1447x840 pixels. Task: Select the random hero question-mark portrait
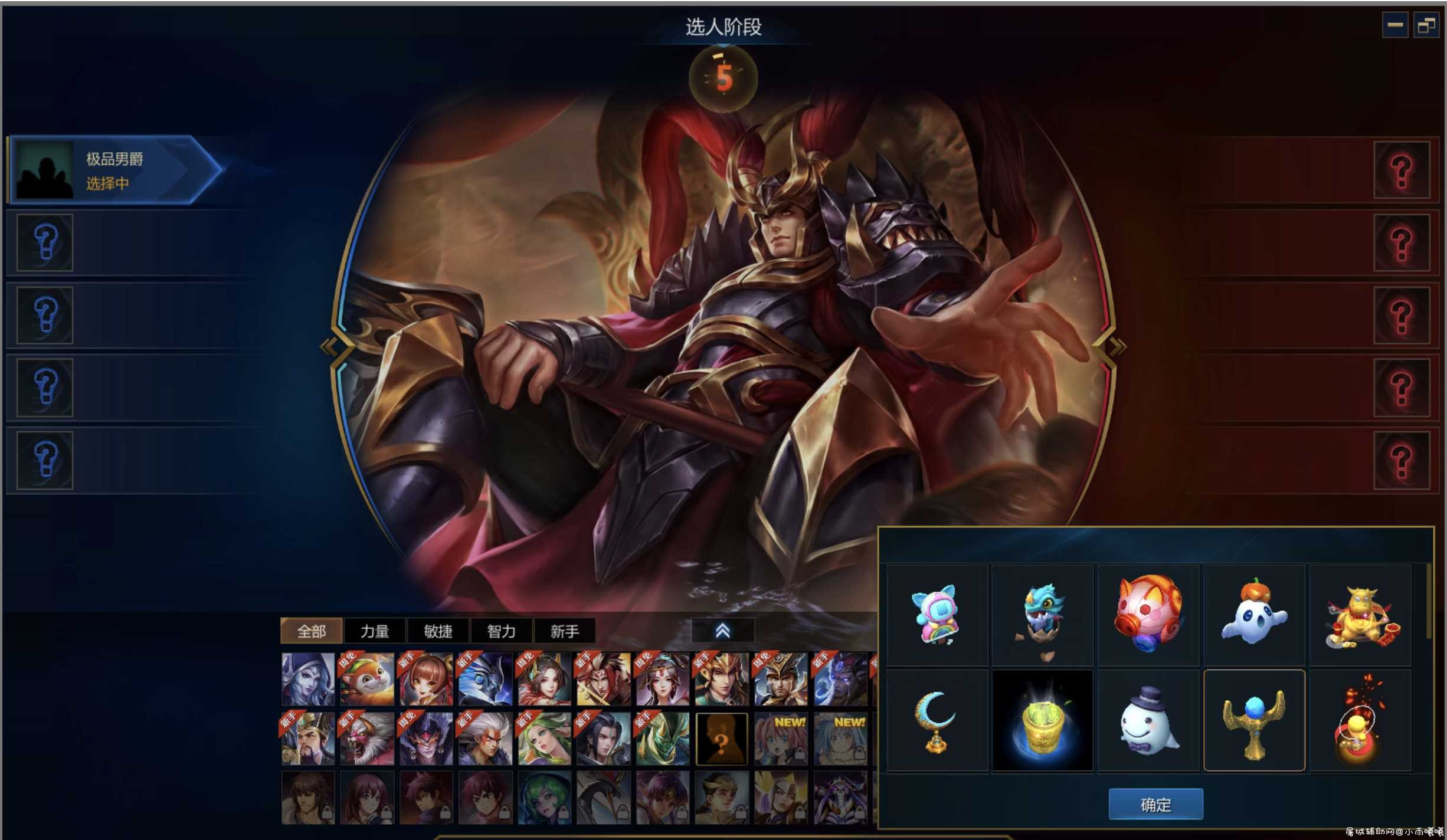click(x=721, y=739)
